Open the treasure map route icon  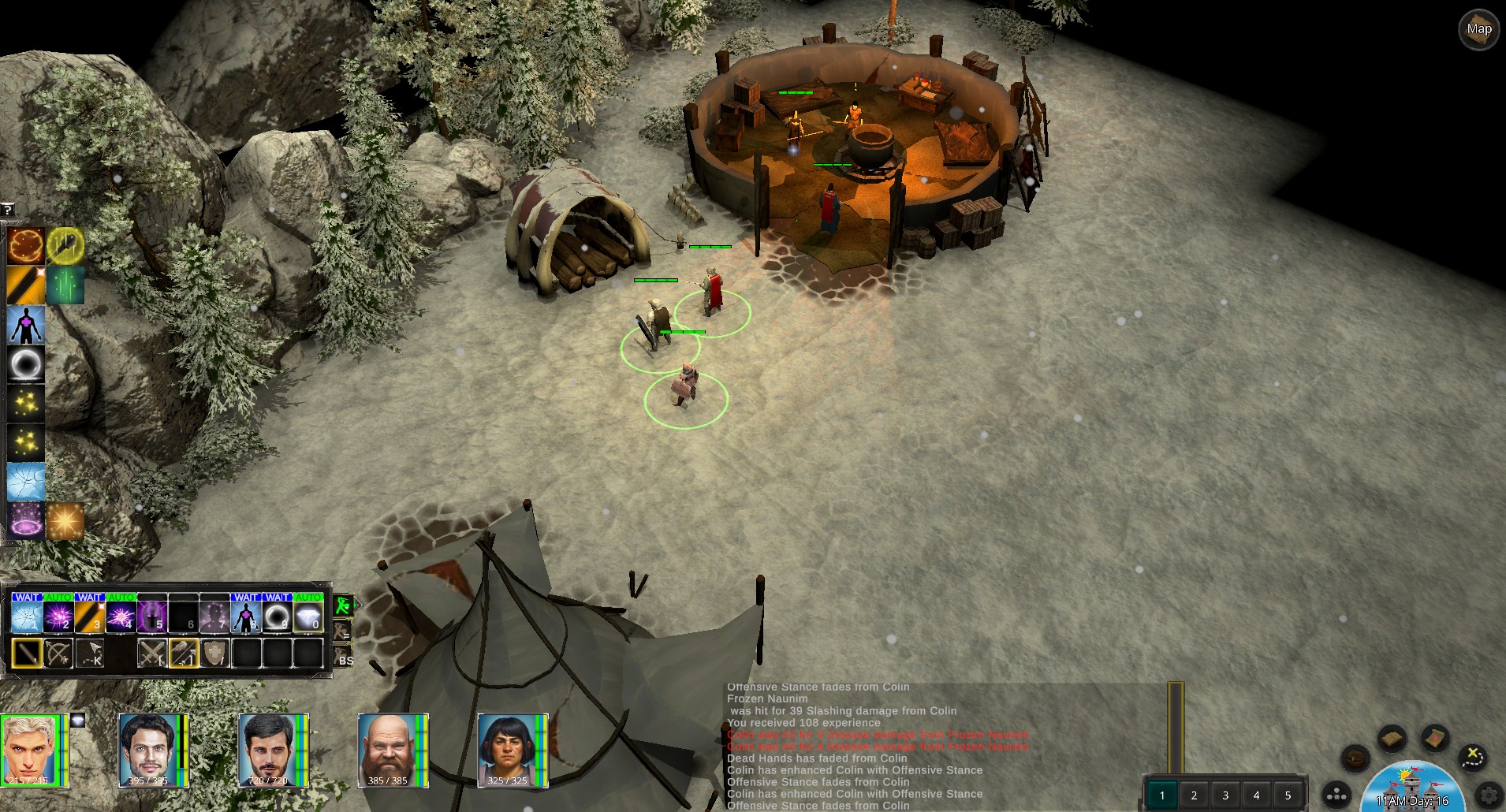(x=1471, y=758)
